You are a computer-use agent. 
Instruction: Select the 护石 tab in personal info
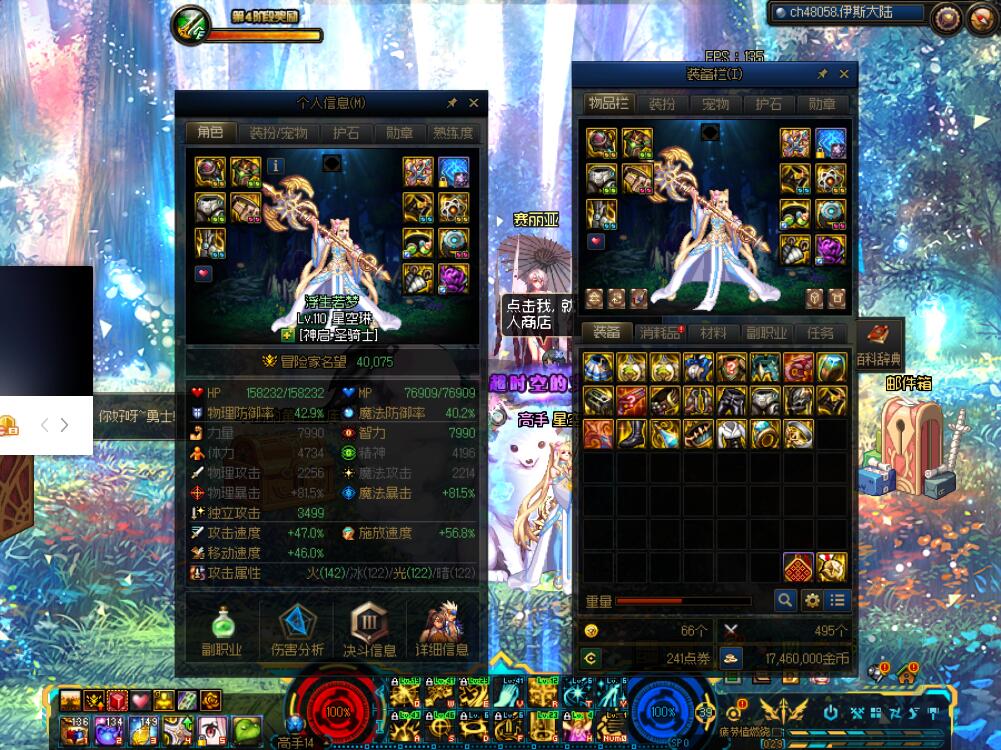pyautogui.click(x=347, y=133)
